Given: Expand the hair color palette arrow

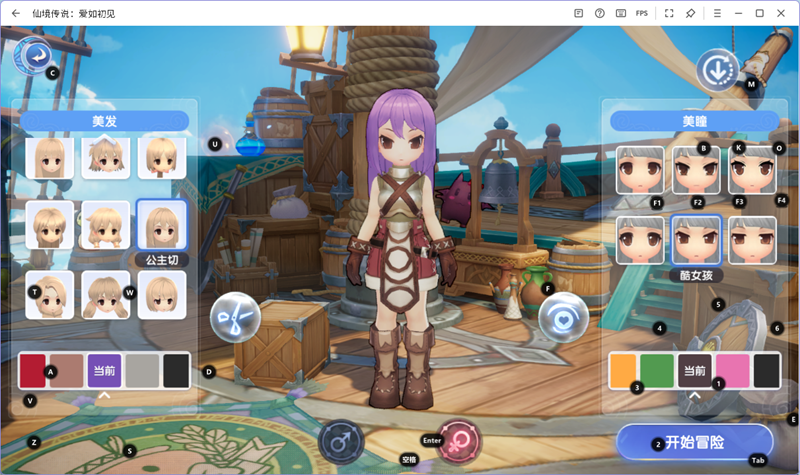Looking at the screenshot, I should point(103,396).
